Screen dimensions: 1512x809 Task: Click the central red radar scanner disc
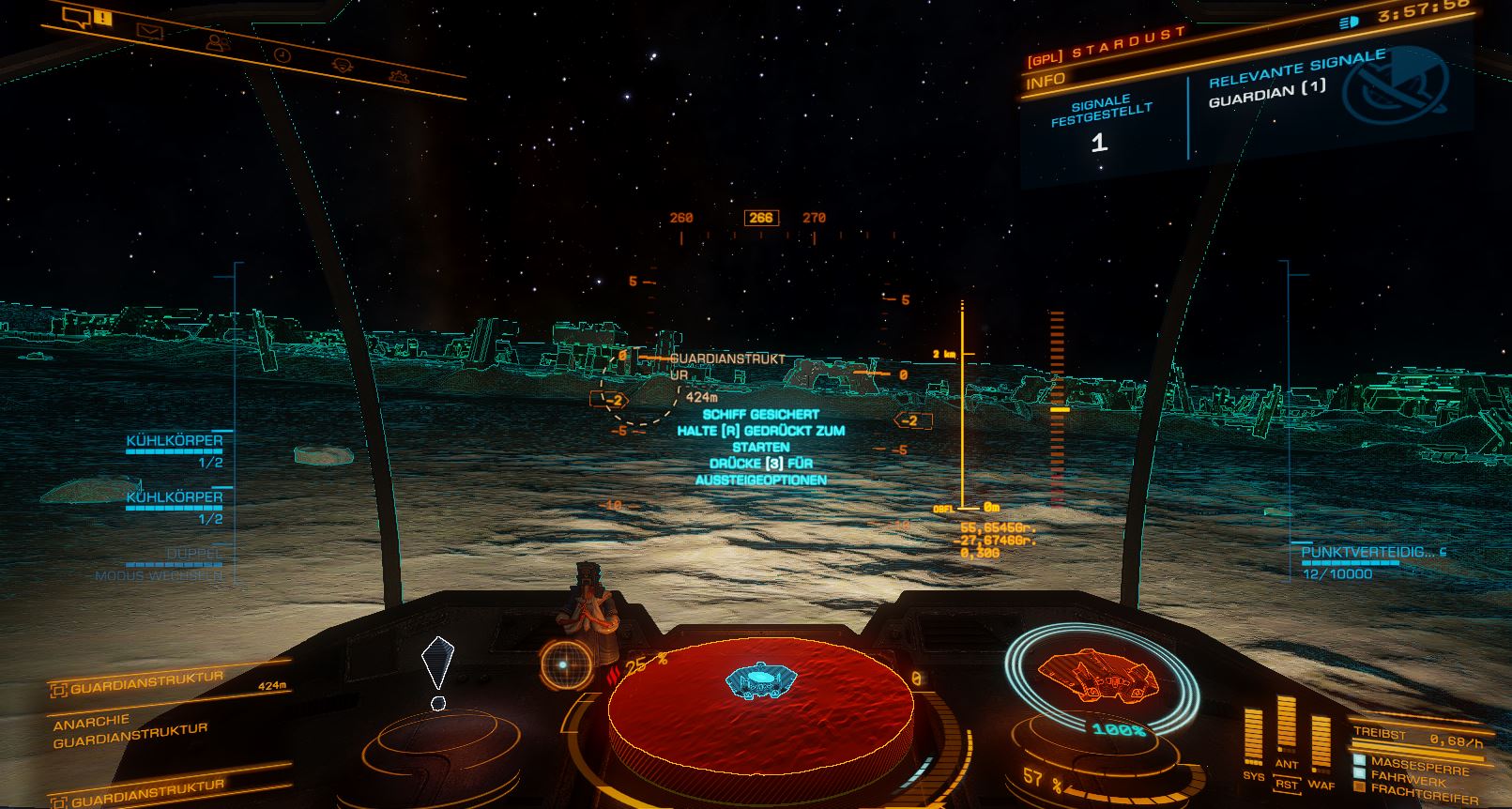(x=760, y=698)
